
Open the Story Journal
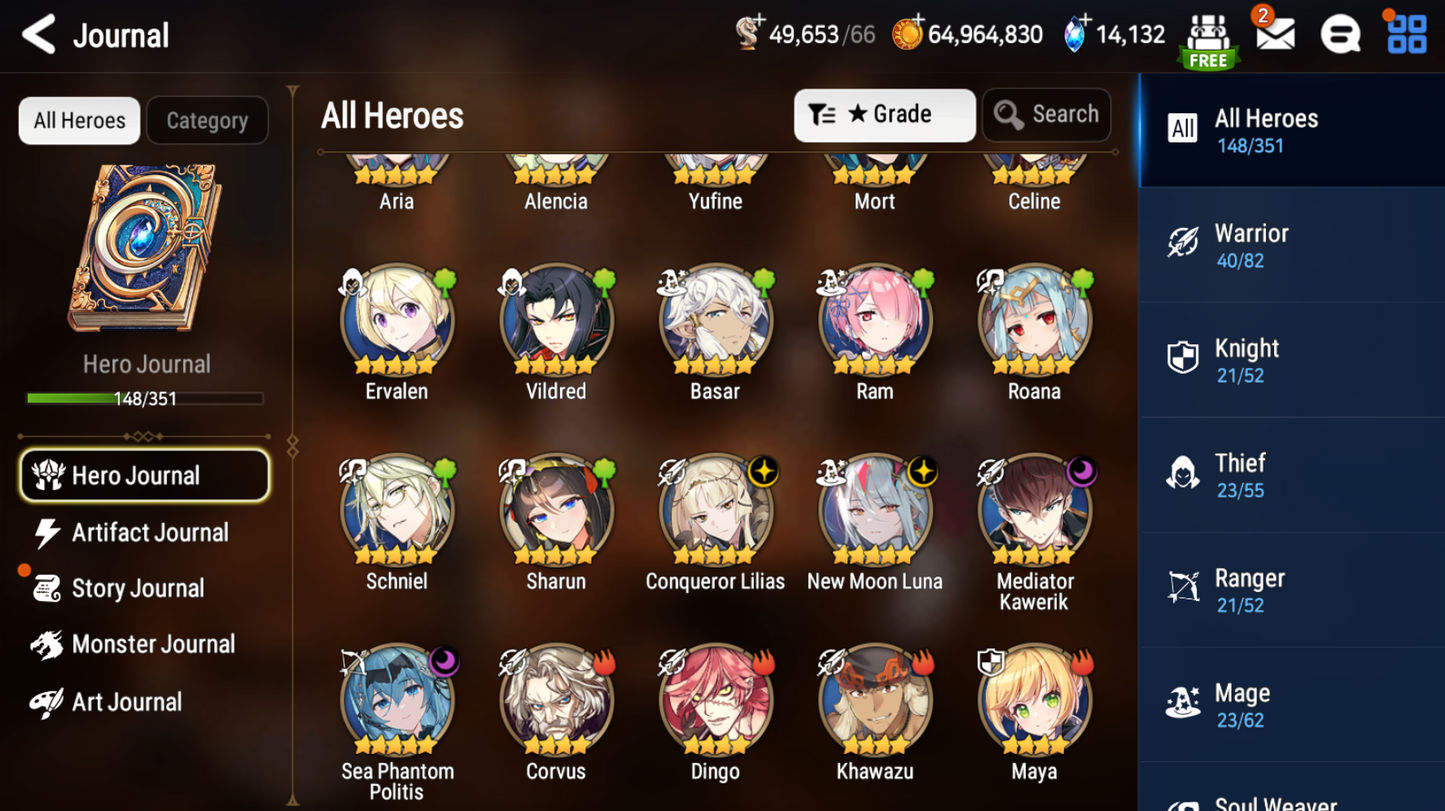pos(135,589)
